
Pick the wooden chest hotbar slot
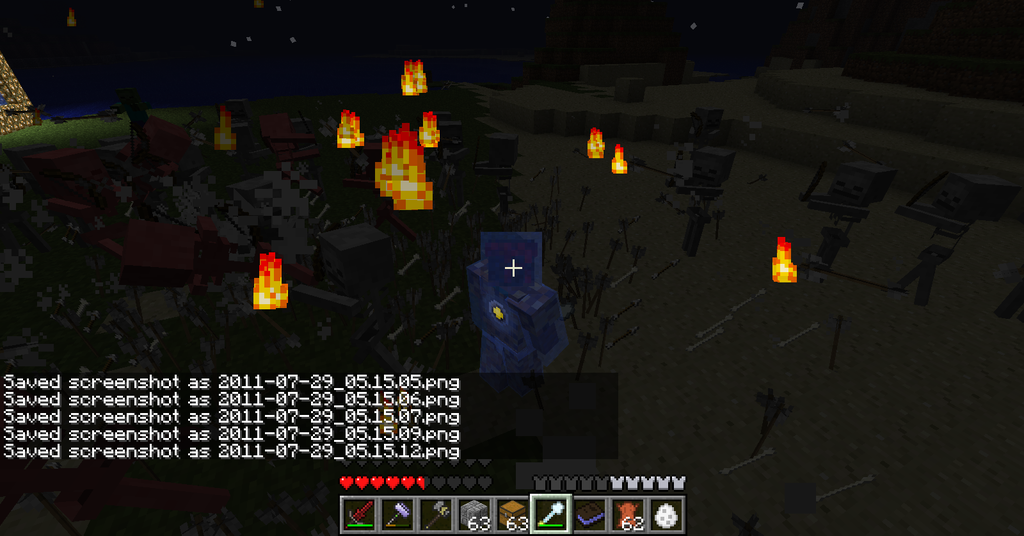click(x=512, y=515)
